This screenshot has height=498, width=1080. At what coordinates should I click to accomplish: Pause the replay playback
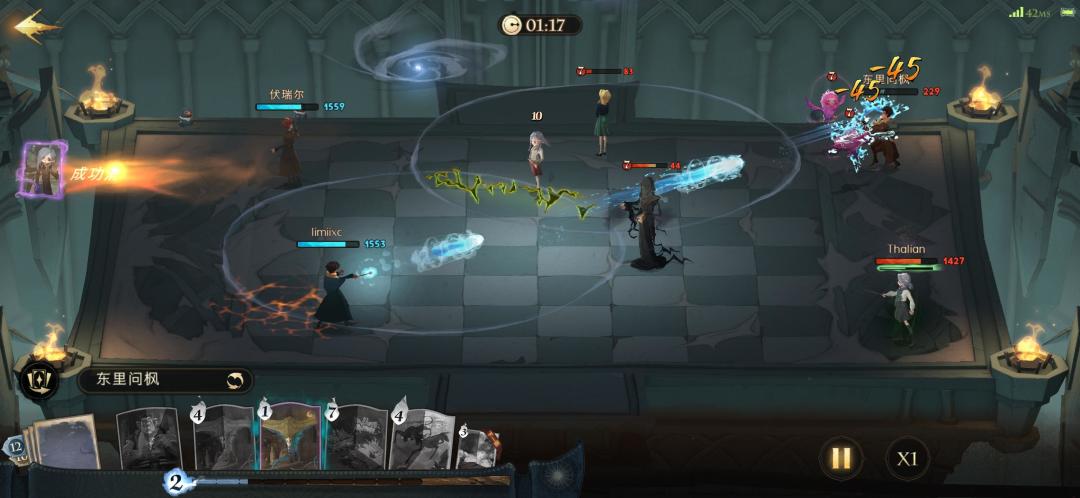pyautogui.click(x=841, y=459)
